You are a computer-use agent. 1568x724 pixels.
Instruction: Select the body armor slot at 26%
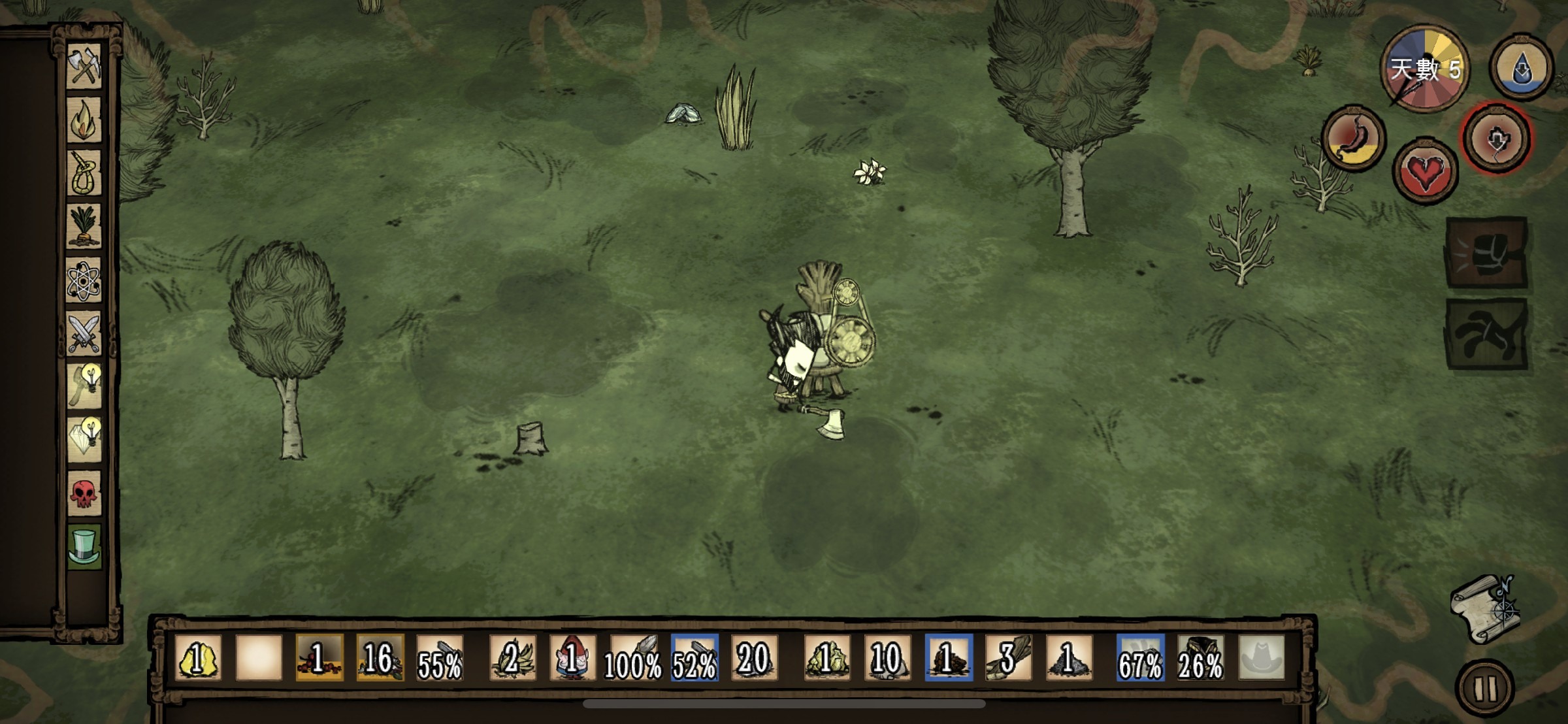tap(1200, 657)
